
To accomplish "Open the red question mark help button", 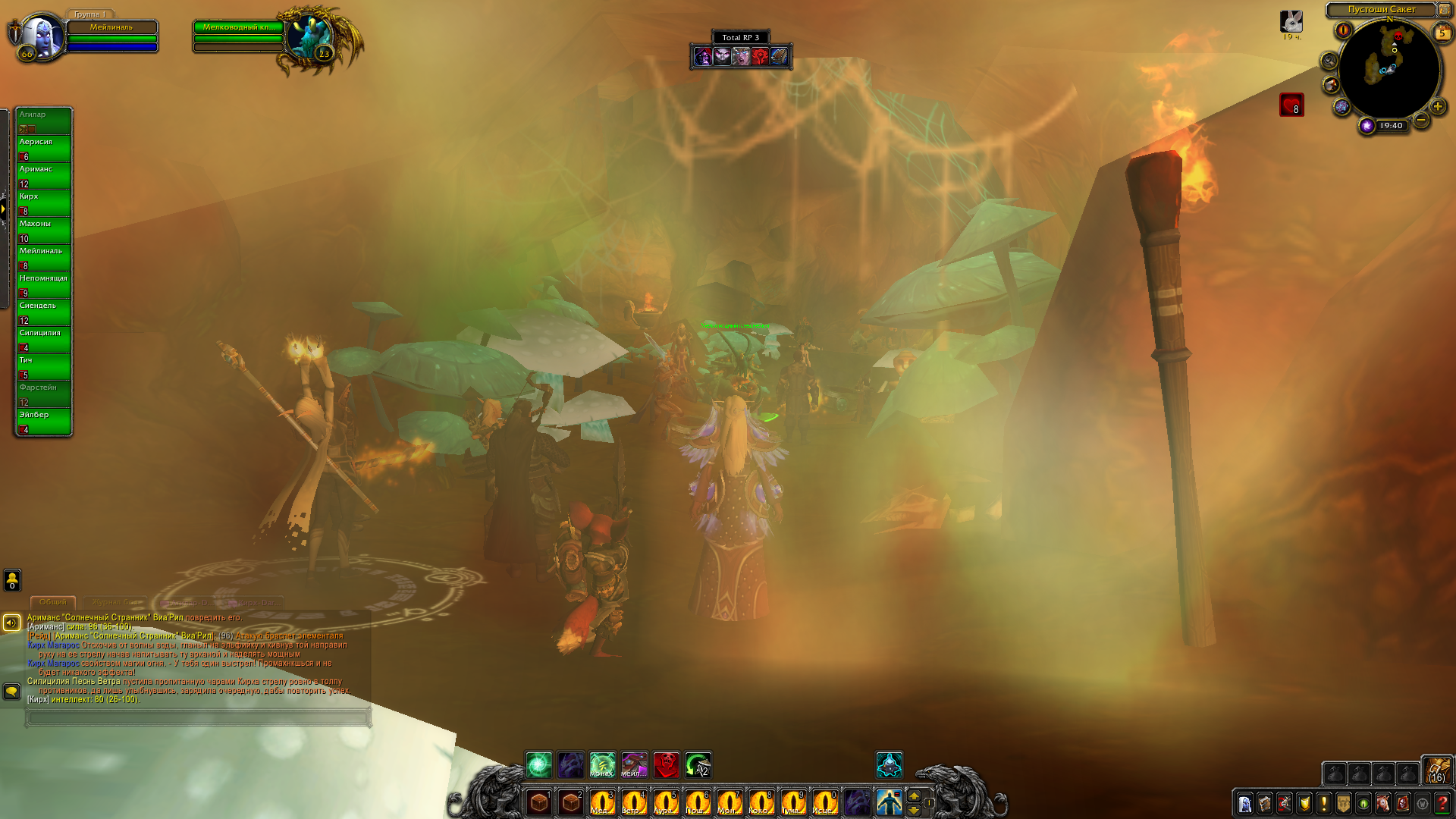I will coord(1442,803).
